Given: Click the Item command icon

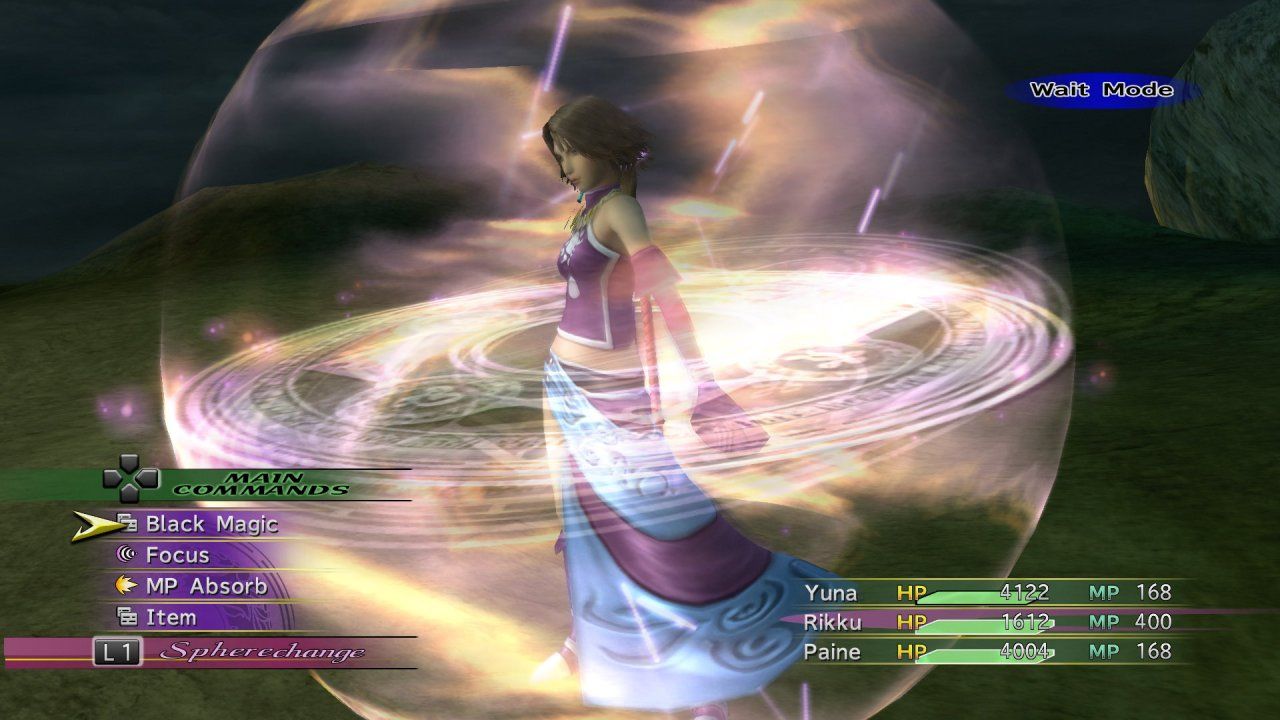Looking at the screenshot, I should (125, 617).
